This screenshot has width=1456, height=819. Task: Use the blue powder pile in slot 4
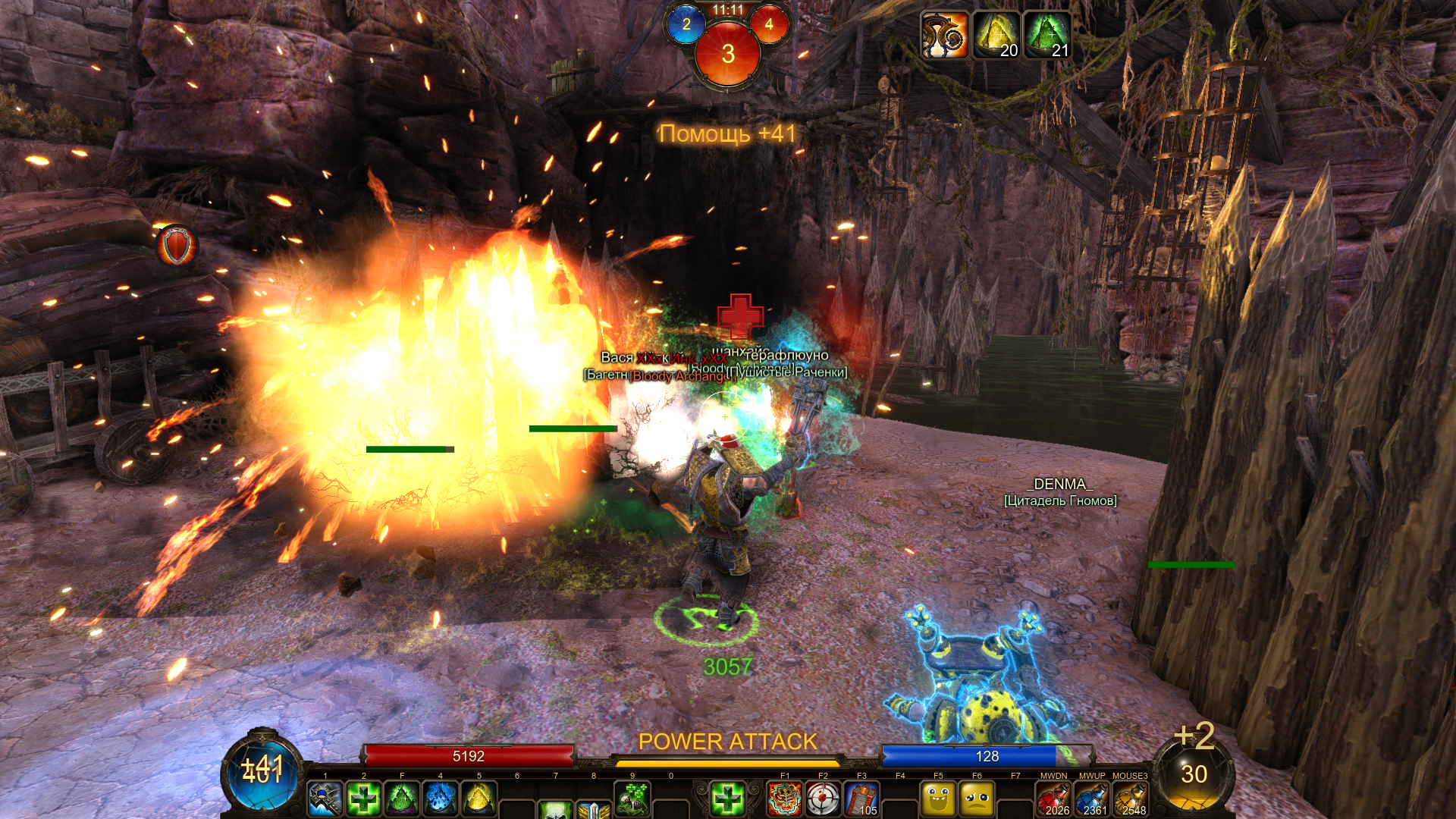pos(441,799)
